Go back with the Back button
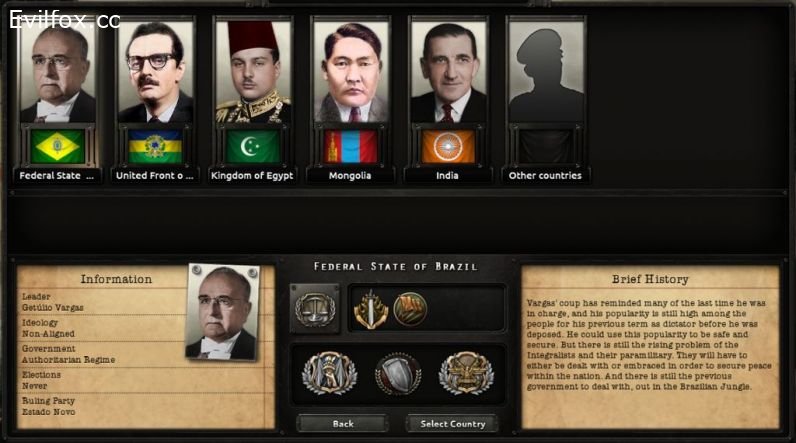796x443 pixels. [x=343, y=423]
